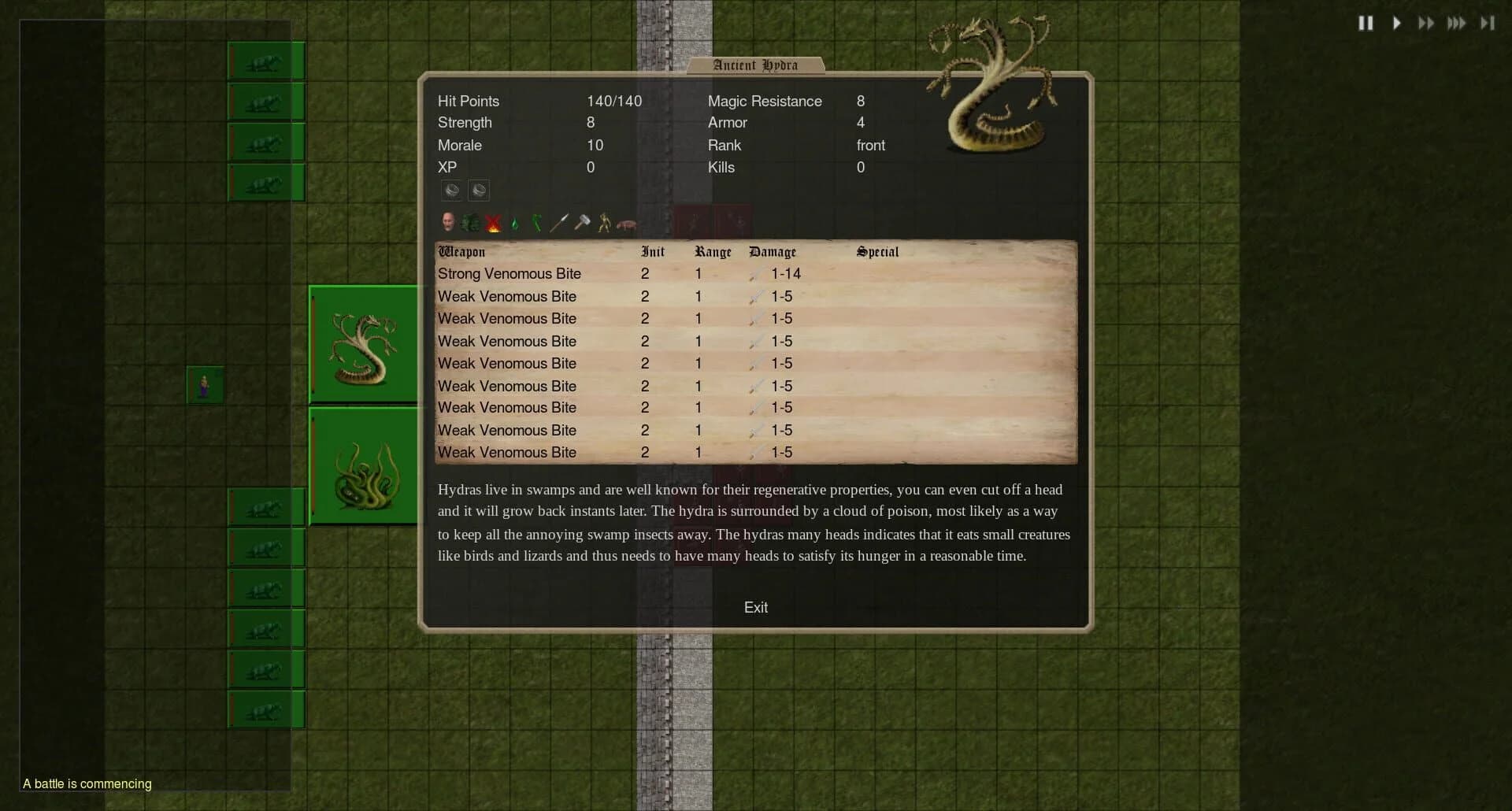Click the green scales armor icon
This screenshot has width=1512, height=811.
click(470, 223)
